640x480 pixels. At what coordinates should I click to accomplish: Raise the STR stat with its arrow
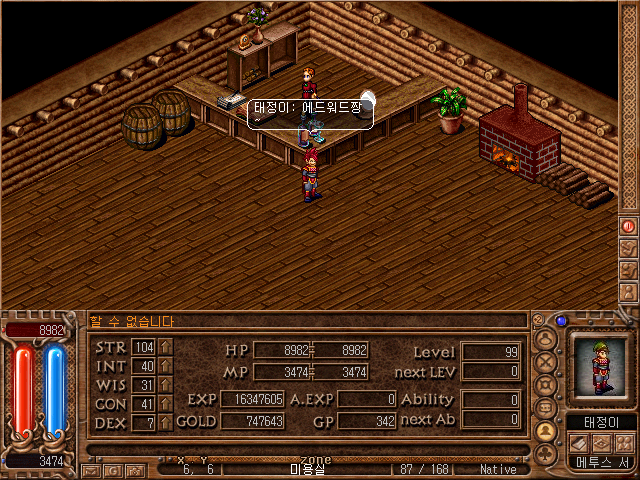pyautogui.click(x=165, y=346)
